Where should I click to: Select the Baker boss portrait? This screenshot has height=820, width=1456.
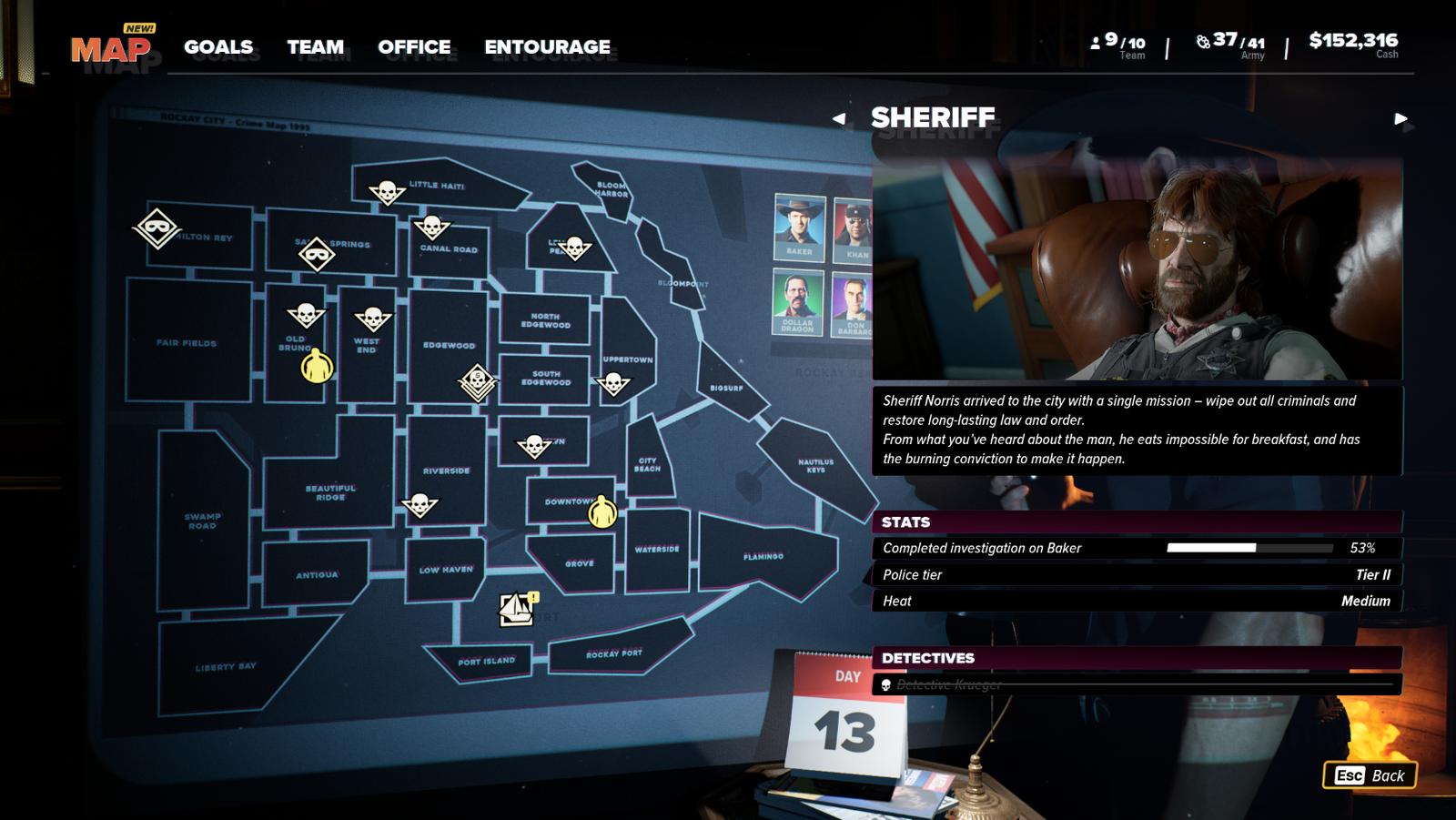tap(799, 227)
